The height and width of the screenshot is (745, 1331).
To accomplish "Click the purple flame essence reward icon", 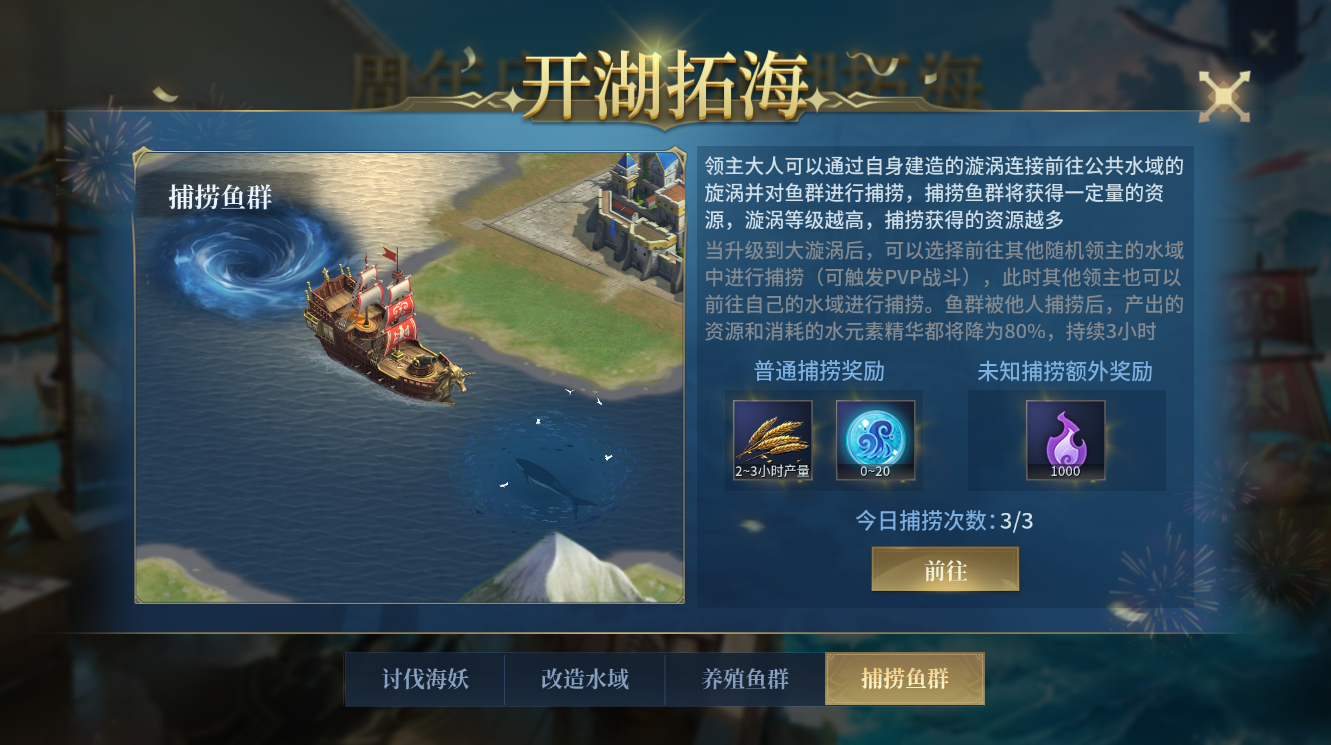I will pos(1064,438).
